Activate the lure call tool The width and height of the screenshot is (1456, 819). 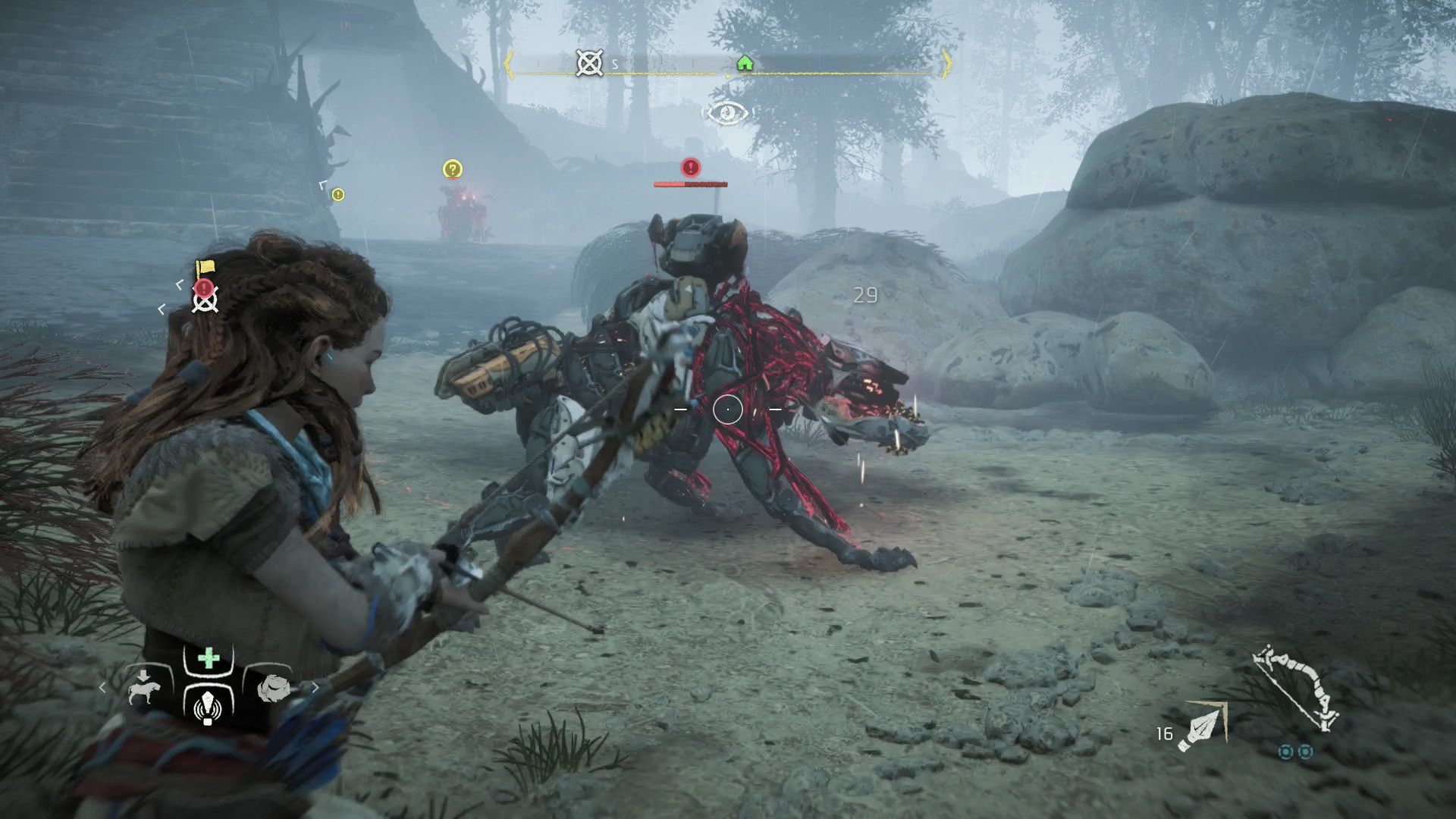click(209, 707)
